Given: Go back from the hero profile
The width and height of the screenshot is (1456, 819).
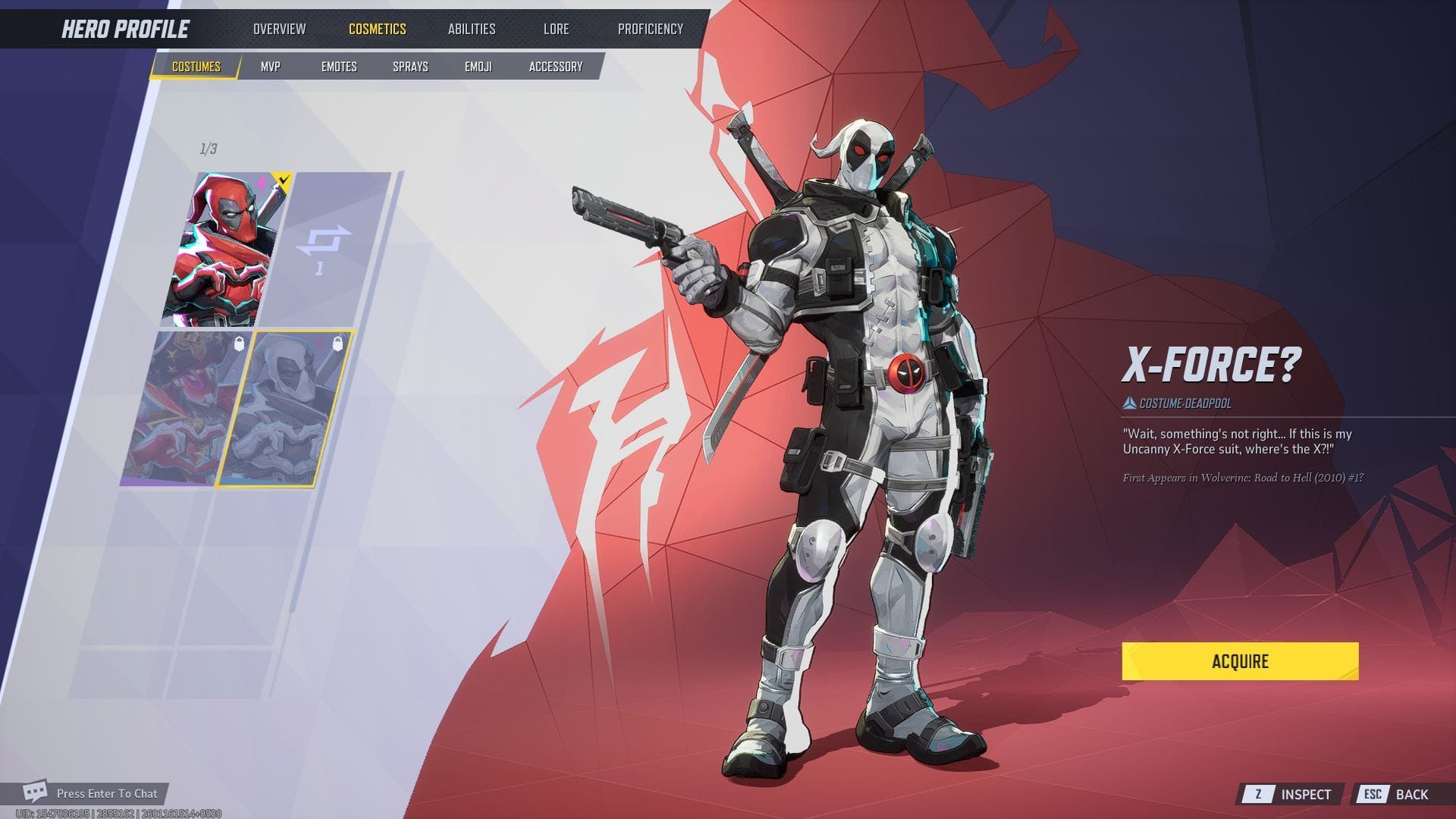Looking at the screenshot, I should coord(1398,794).
